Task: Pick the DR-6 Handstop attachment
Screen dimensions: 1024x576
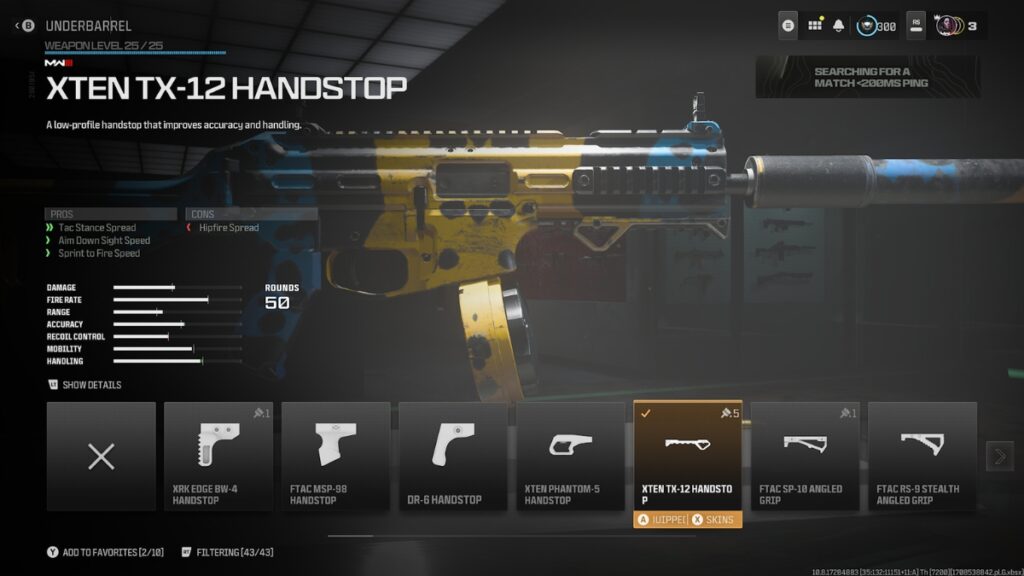Action: click(x=453, y=456)
